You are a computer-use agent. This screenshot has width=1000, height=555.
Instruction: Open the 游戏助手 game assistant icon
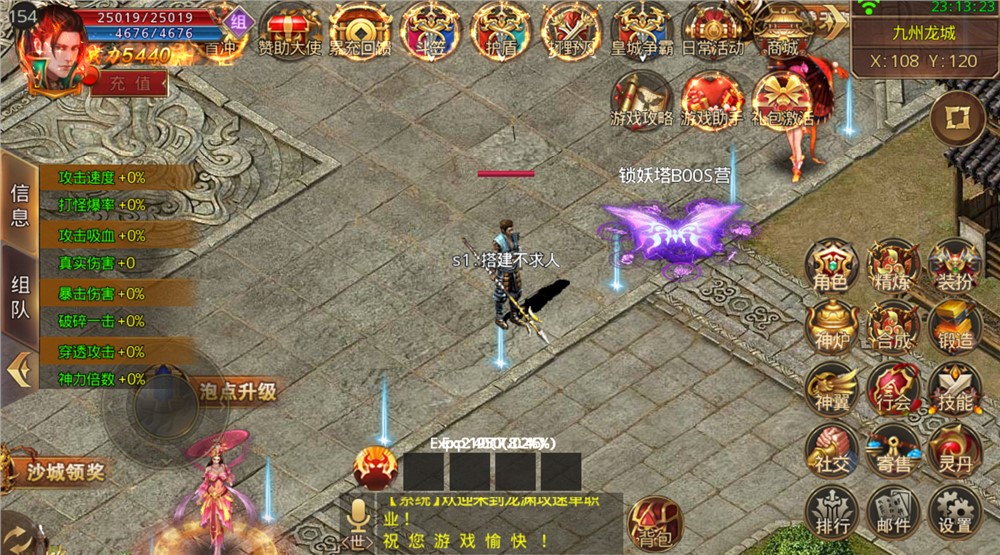click(x=712, y=101)
